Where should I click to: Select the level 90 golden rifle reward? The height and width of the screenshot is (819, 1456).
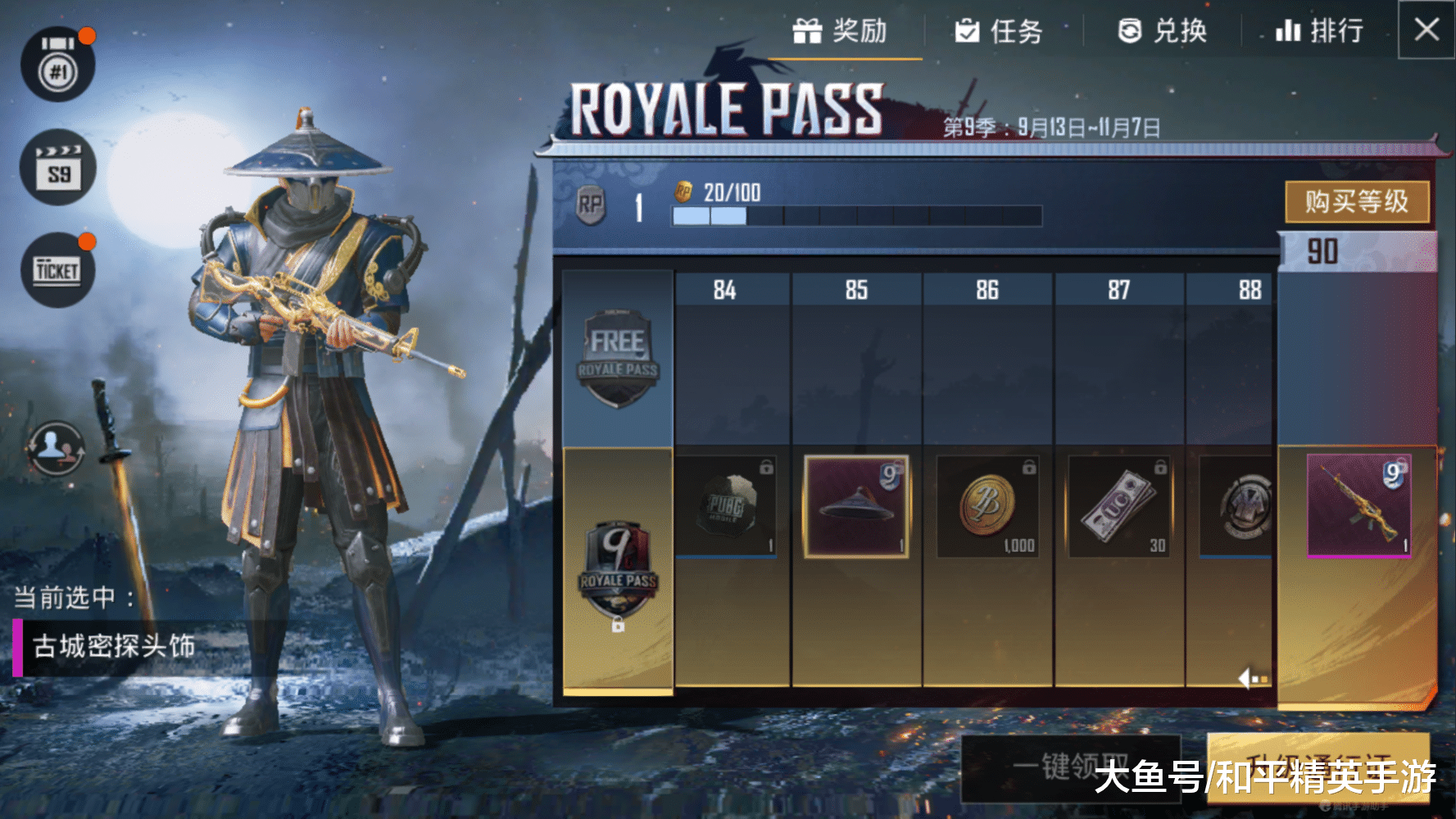(x=1358, y=505)
